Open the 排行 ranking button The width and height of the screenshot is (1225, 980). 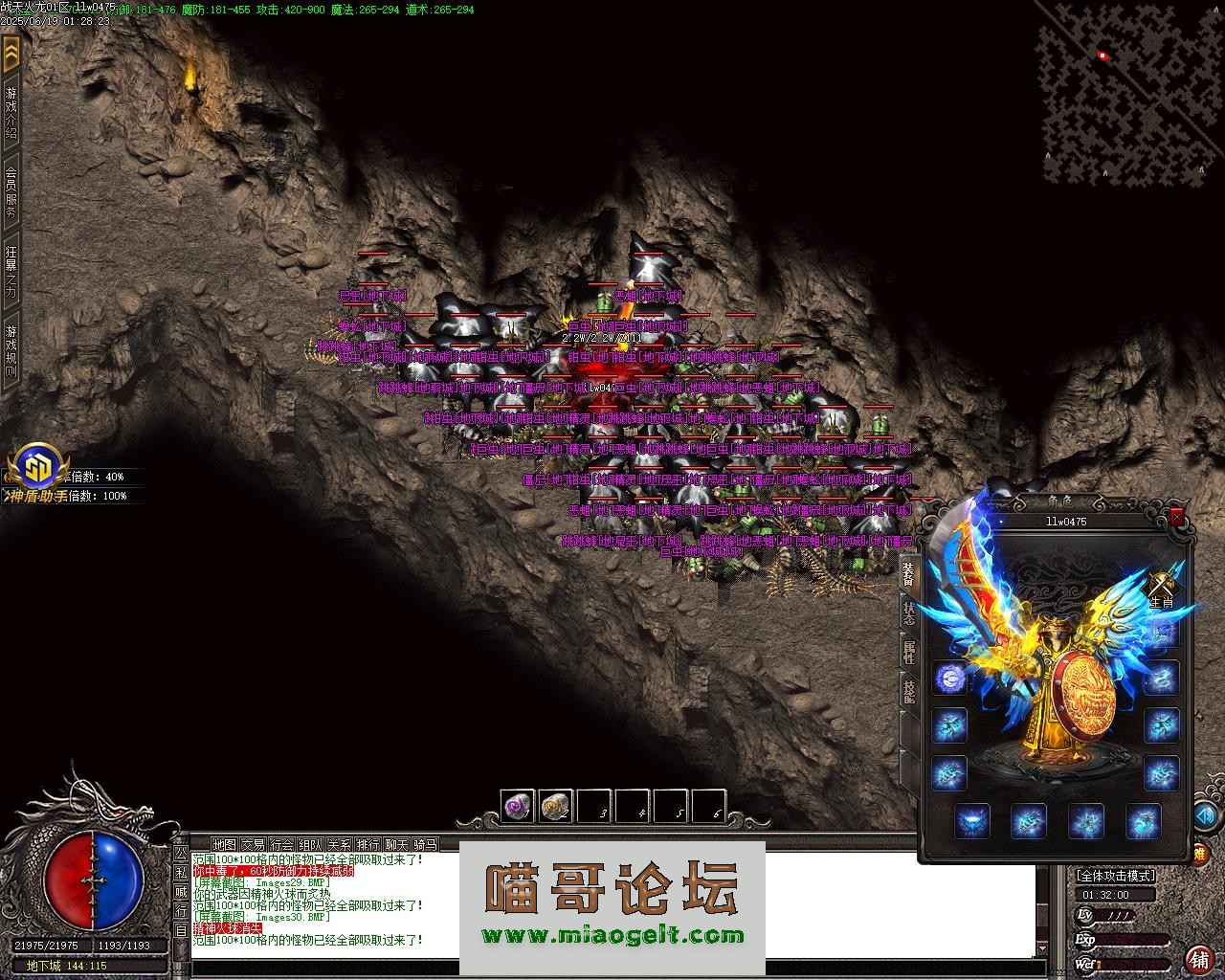tap(367, 844)
